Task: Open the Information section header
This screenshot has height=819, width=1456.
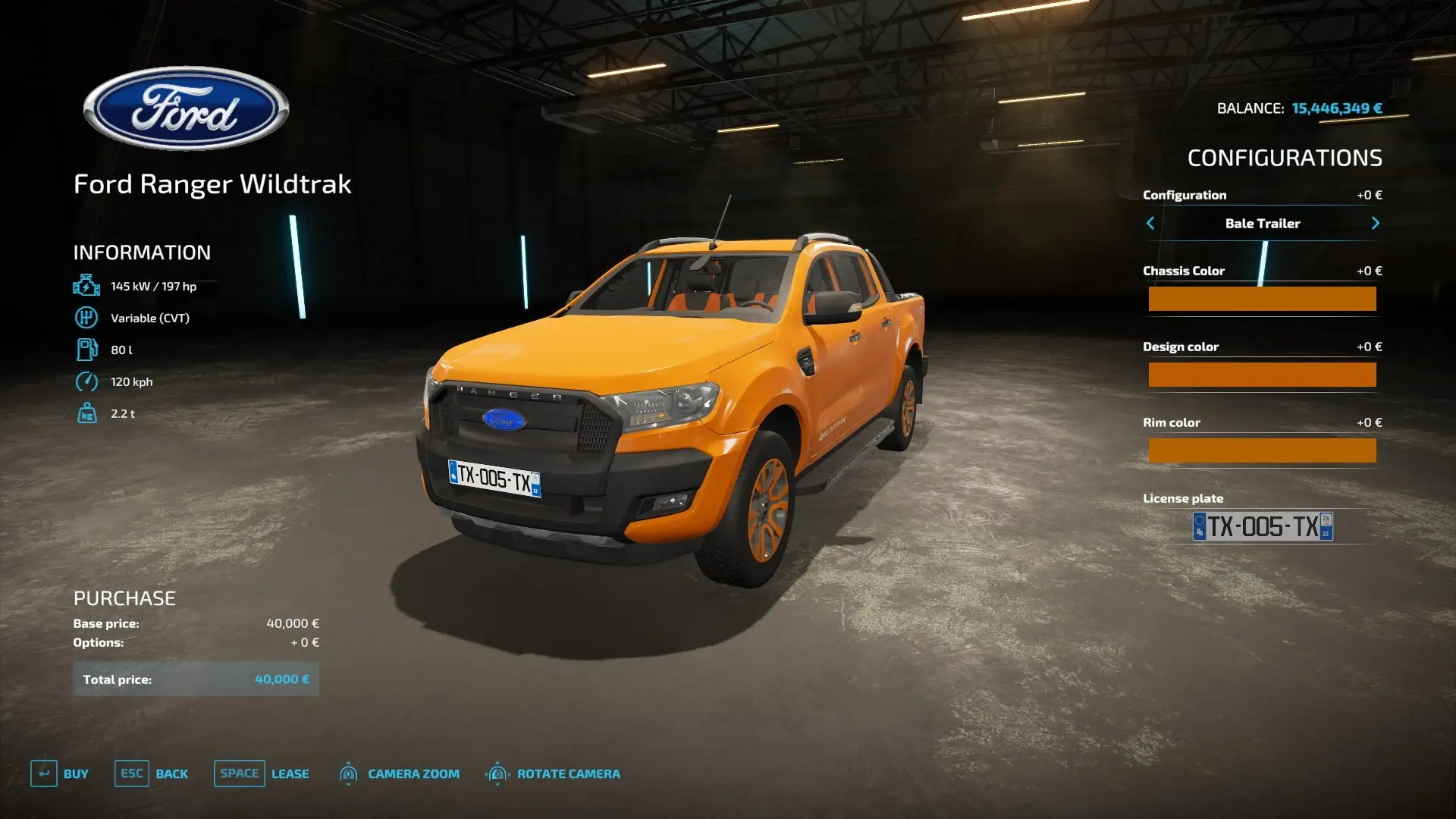Action: tap(142, 253)
